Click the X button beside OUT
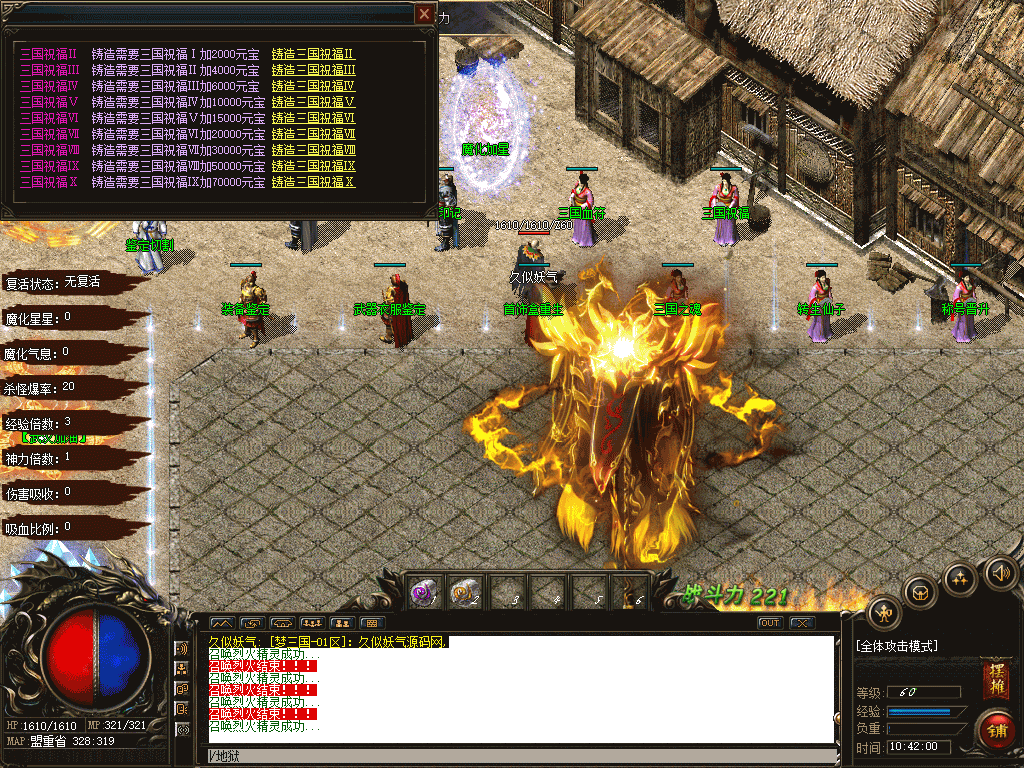 point(801,623)
